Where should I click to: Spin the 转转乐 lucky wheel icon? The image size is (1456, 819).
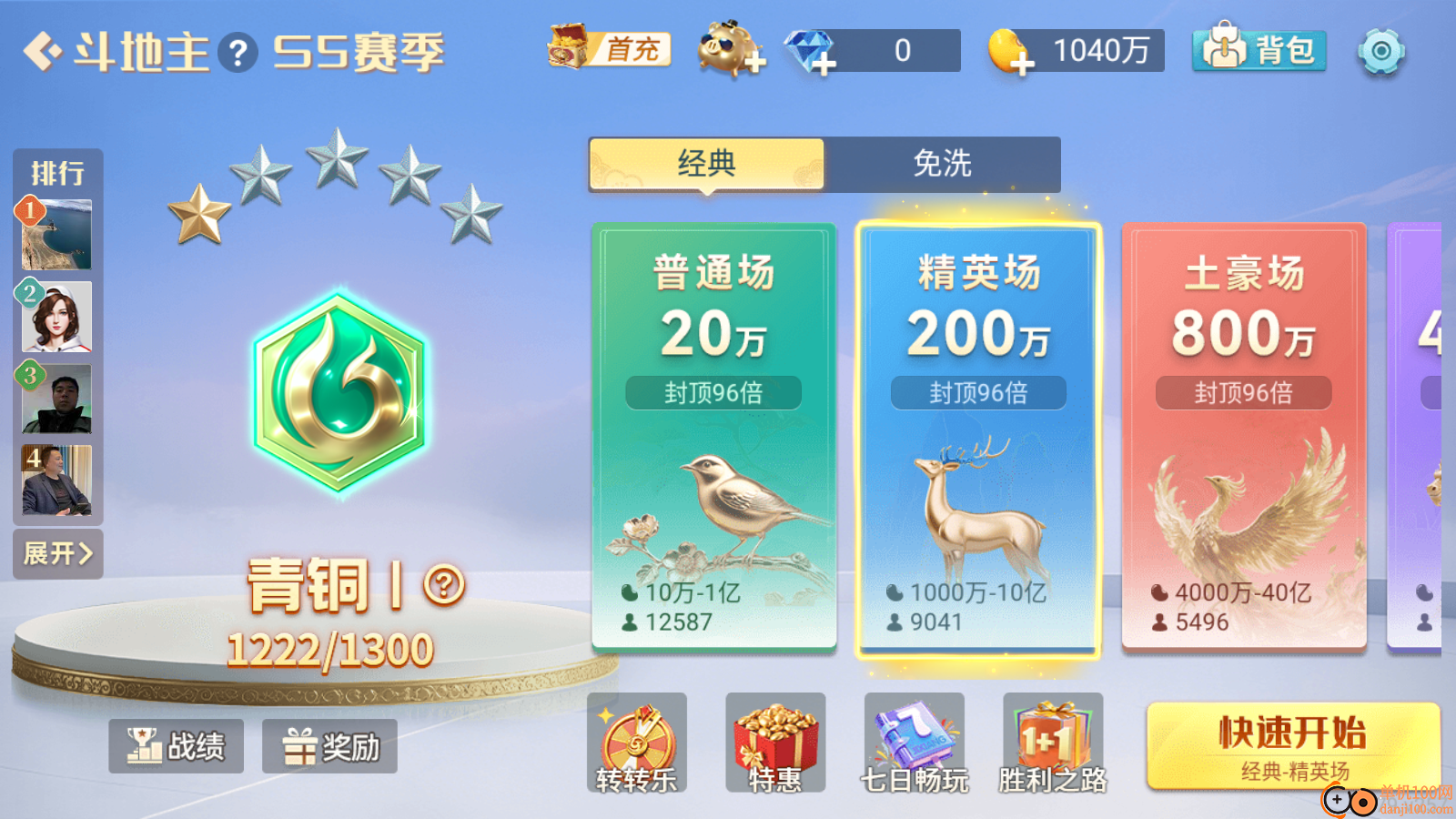(x=637, y=739)
